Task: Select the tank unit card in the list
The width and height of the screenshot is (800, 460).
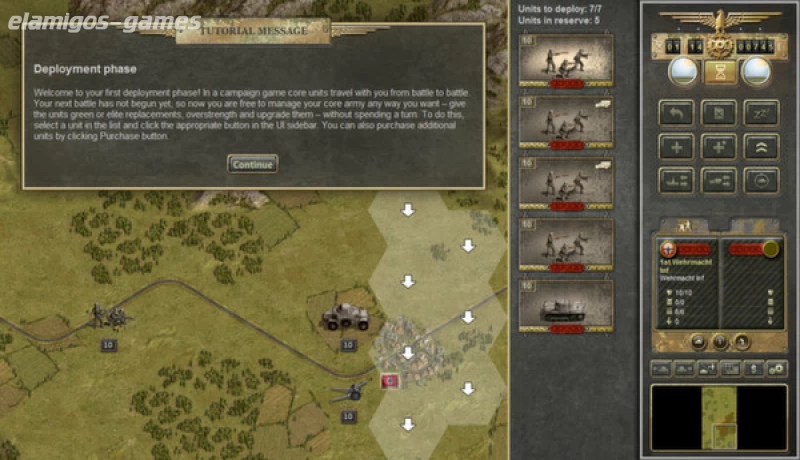Action: pos(565,306)
